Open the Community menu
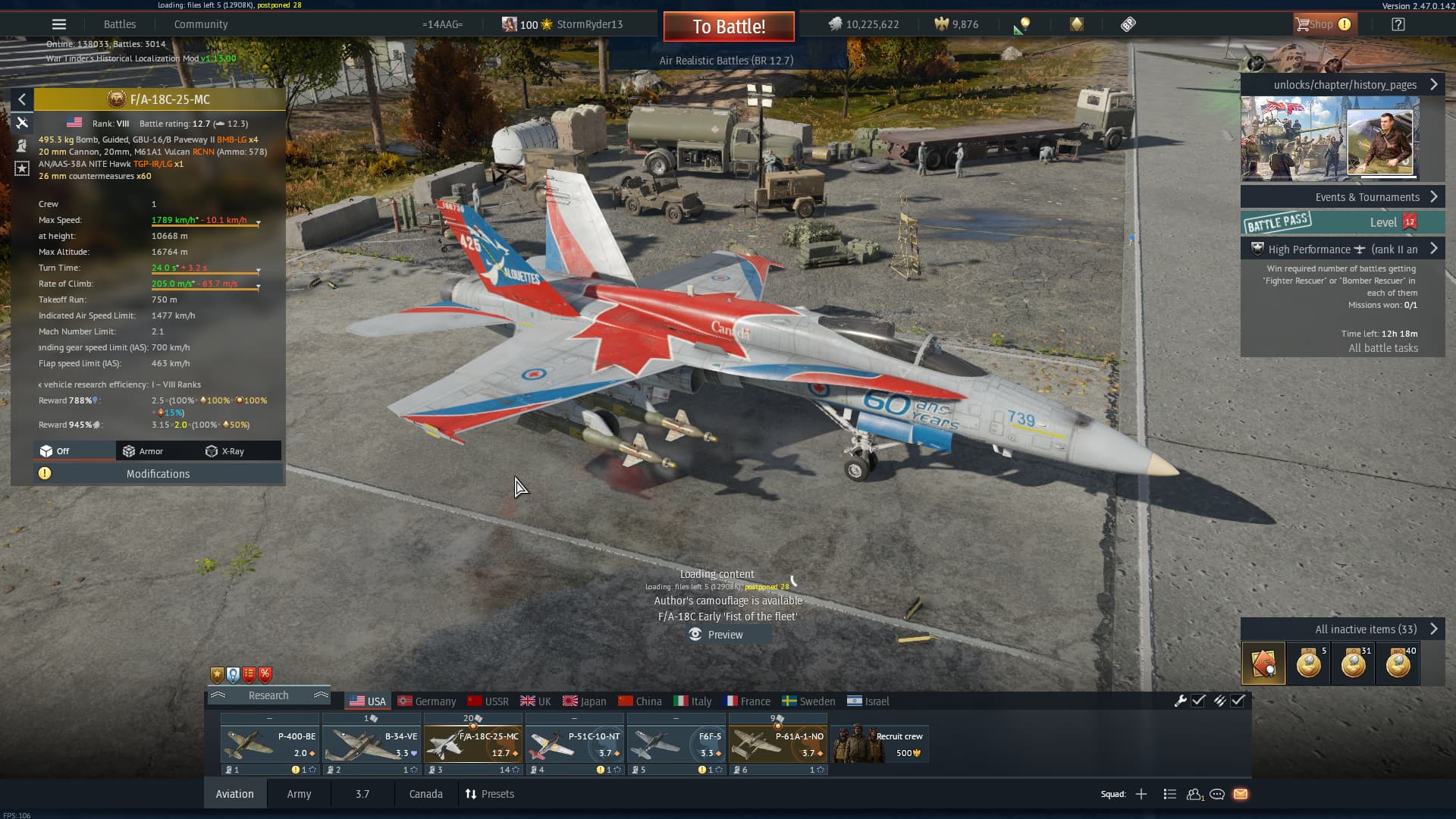This screenshot has height=819, width=1456. point(200,24)
